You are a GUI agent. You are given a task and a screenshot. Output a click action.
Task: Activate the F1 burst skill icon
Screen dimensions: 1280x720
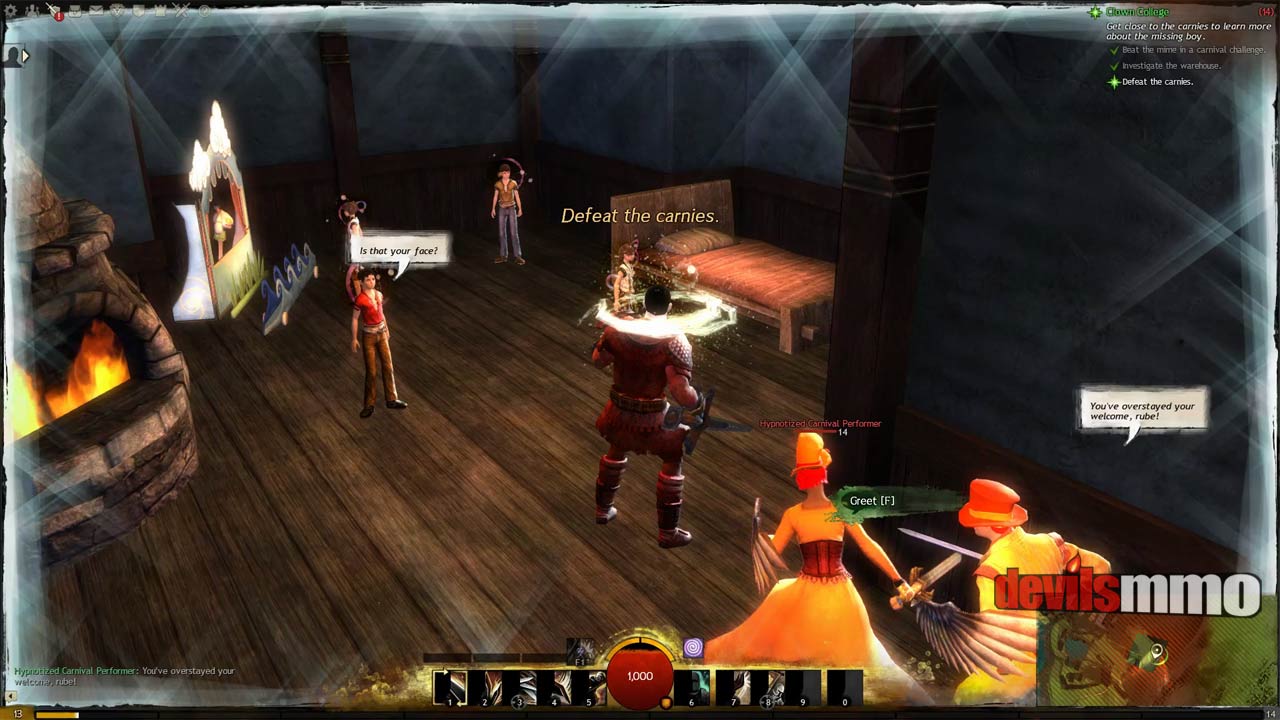pos(581,651)
